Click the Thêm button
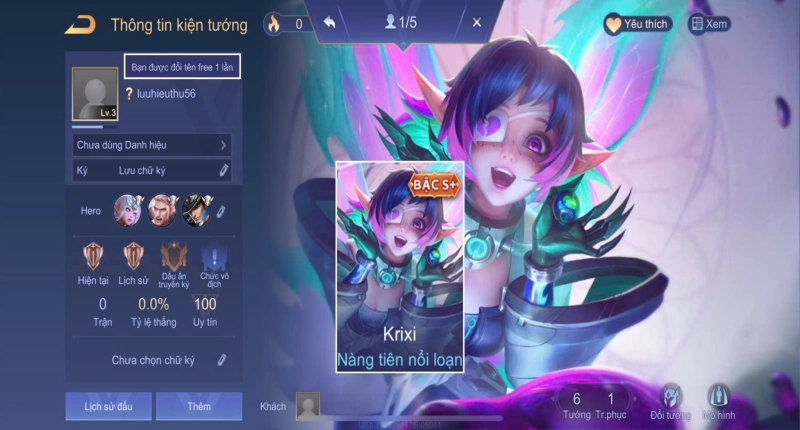Screen dimensions: 800x430 (198, 406)
